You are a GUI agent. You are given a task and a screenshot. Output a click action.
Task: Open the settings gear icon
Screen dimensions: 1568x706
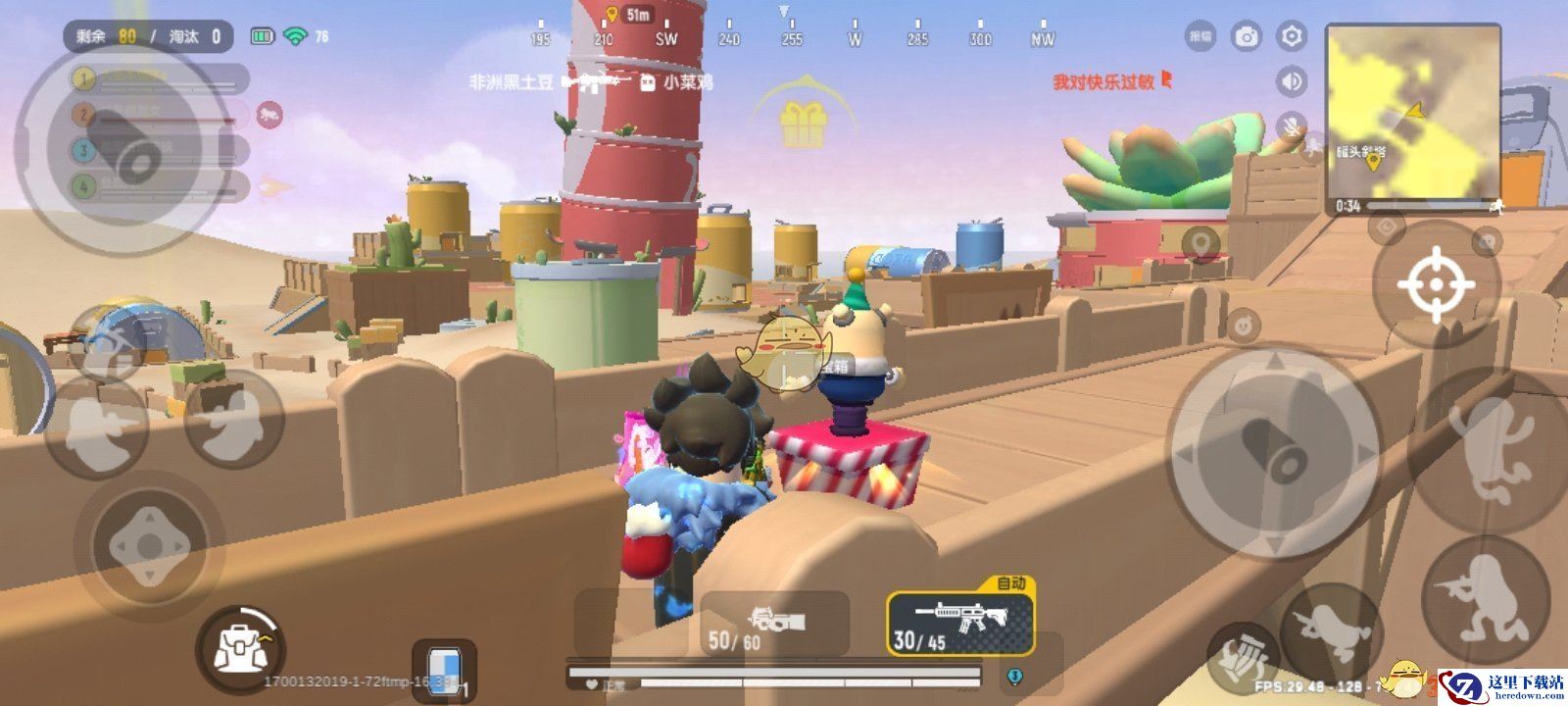click(x=1292, y=37)
